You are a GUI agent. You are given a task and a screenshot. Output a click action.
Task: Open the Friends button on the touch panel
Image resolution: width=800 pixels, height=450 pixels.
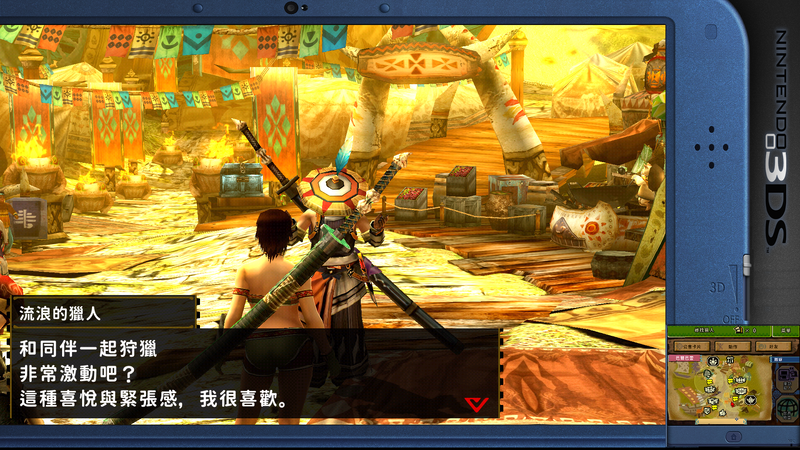click(x=773, y=346)
